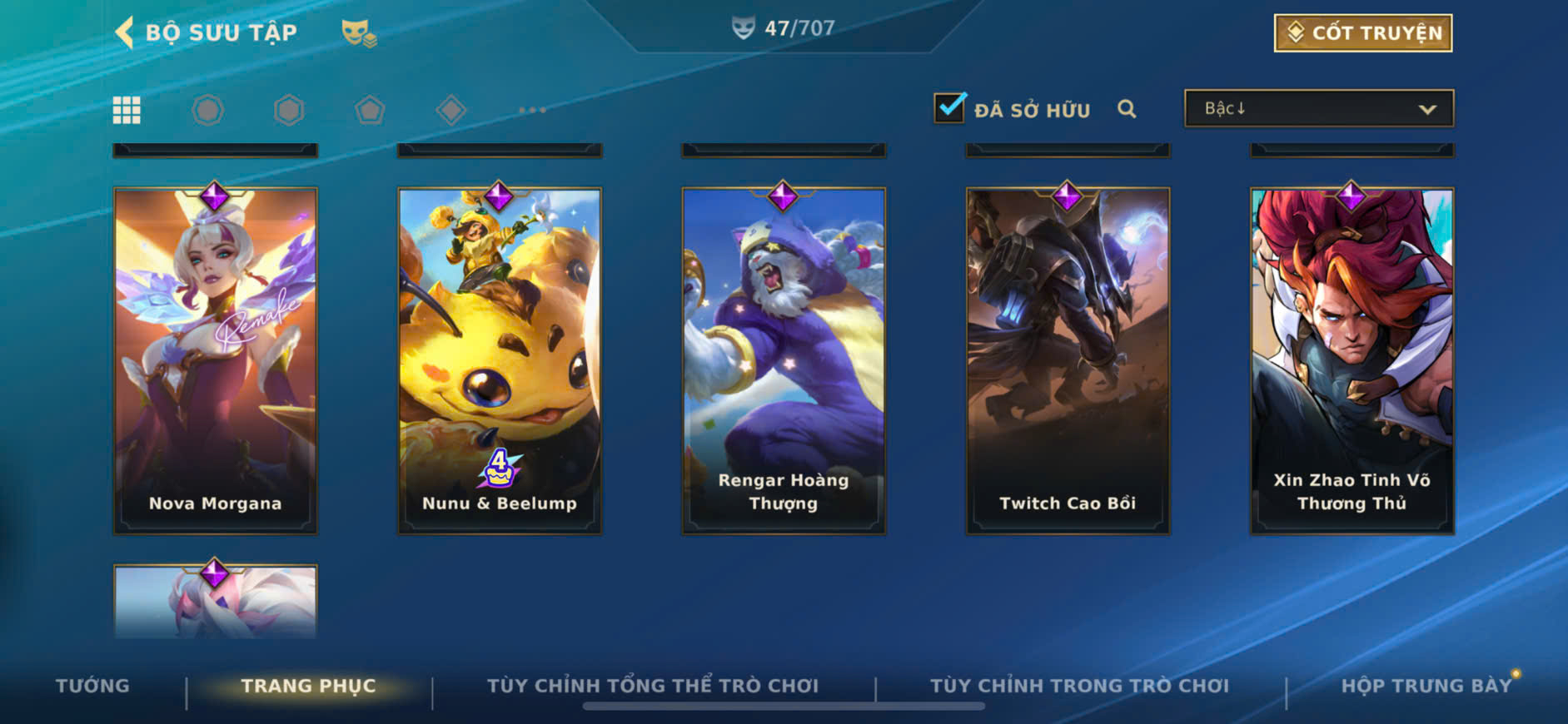This screenshot has height=724, width=1568.
Task: Choose the Nunu & Beelump skin card
Action: 500,360
